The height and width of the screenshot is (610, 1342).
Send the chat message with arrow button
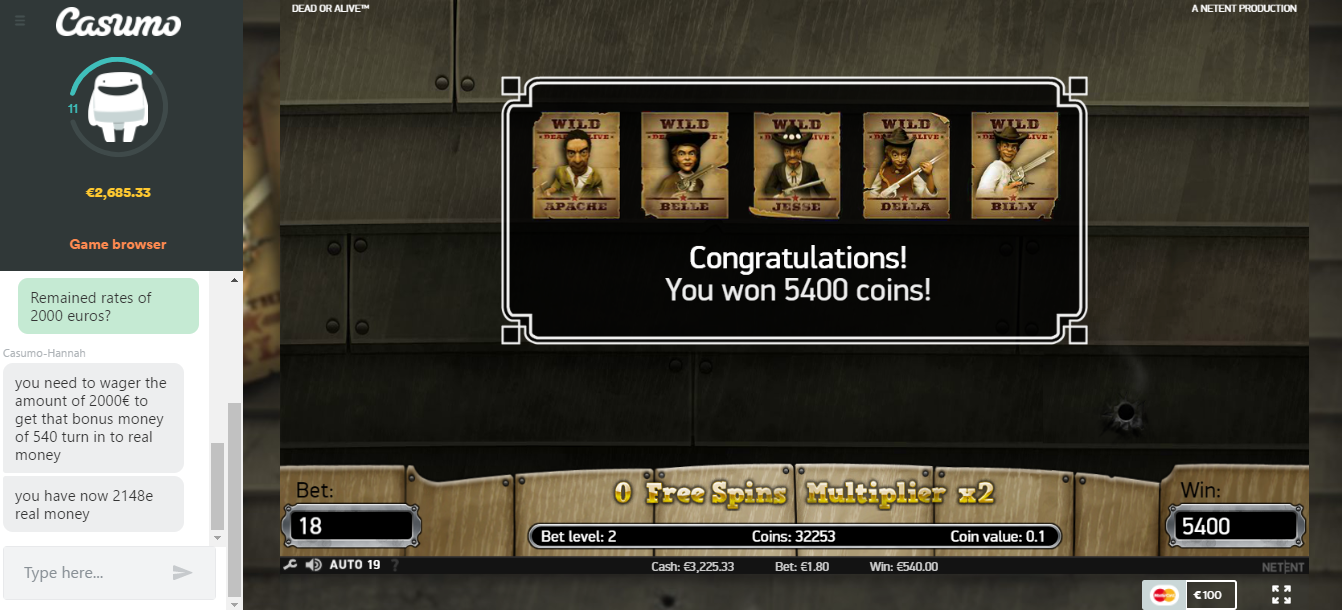point(182,573)
